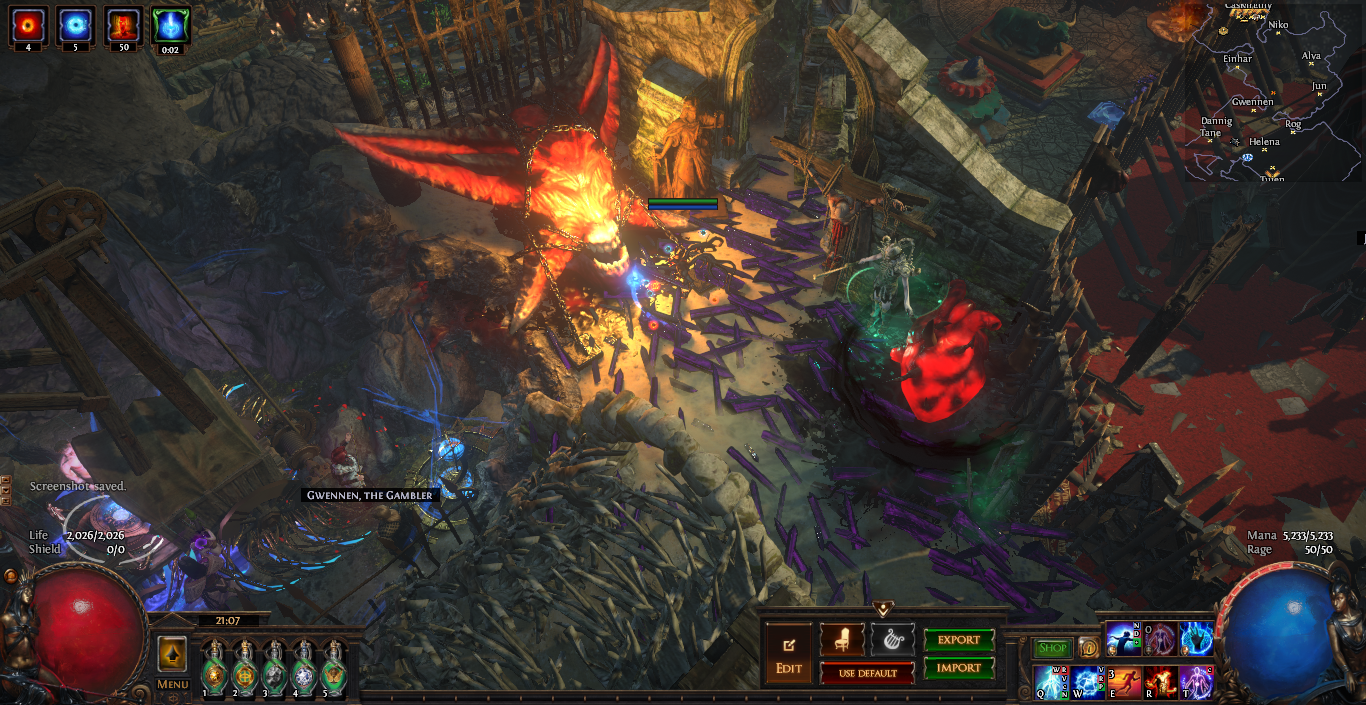
Task: Import a hideout layout
Action: point(959,668)
